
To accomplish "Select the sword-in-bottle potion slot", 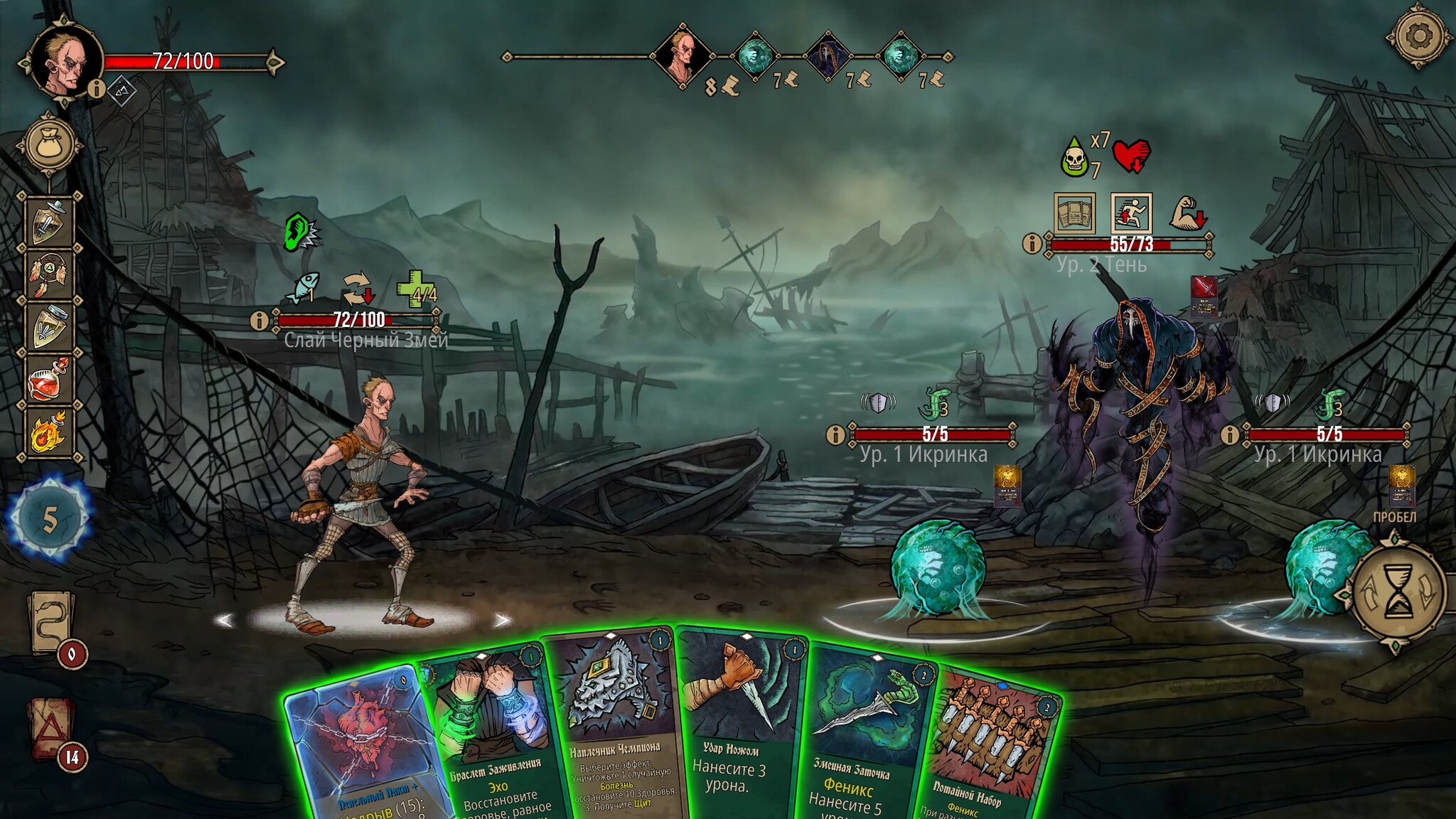I will 50,222.
